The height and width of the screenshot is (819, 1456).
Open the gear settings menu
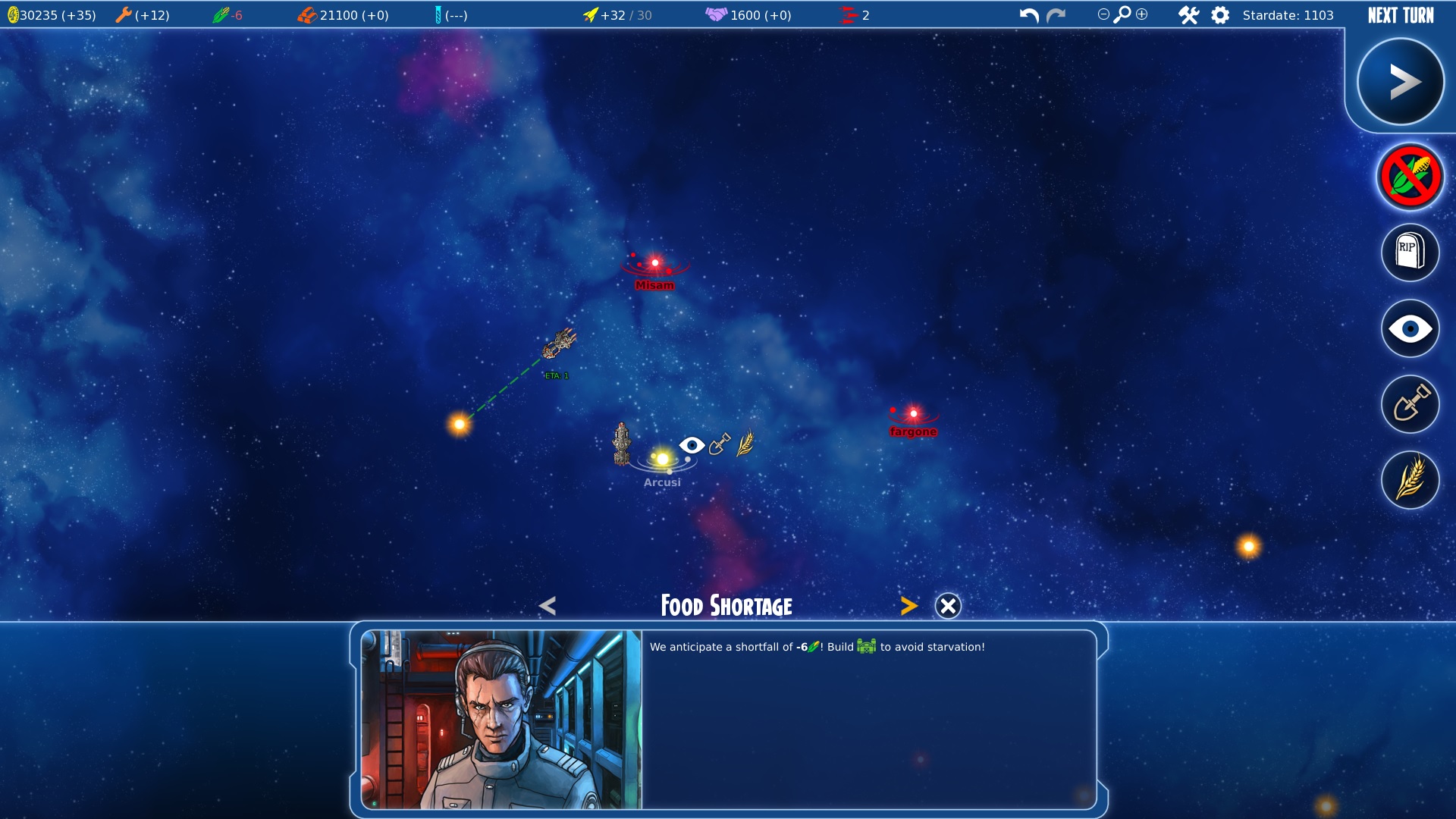tap(1220, 15)
